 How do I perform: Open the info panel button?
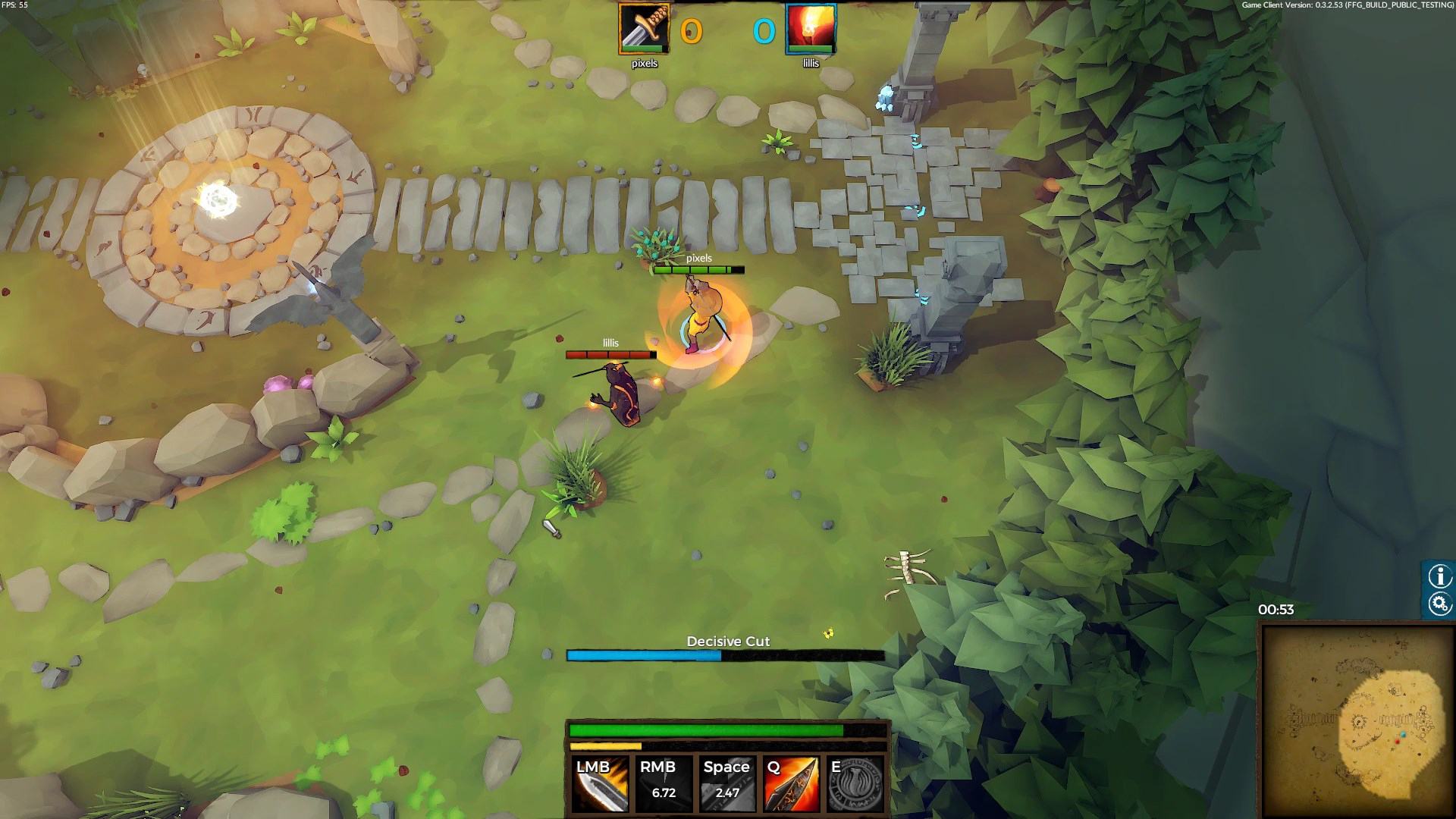pos(1439,576)
